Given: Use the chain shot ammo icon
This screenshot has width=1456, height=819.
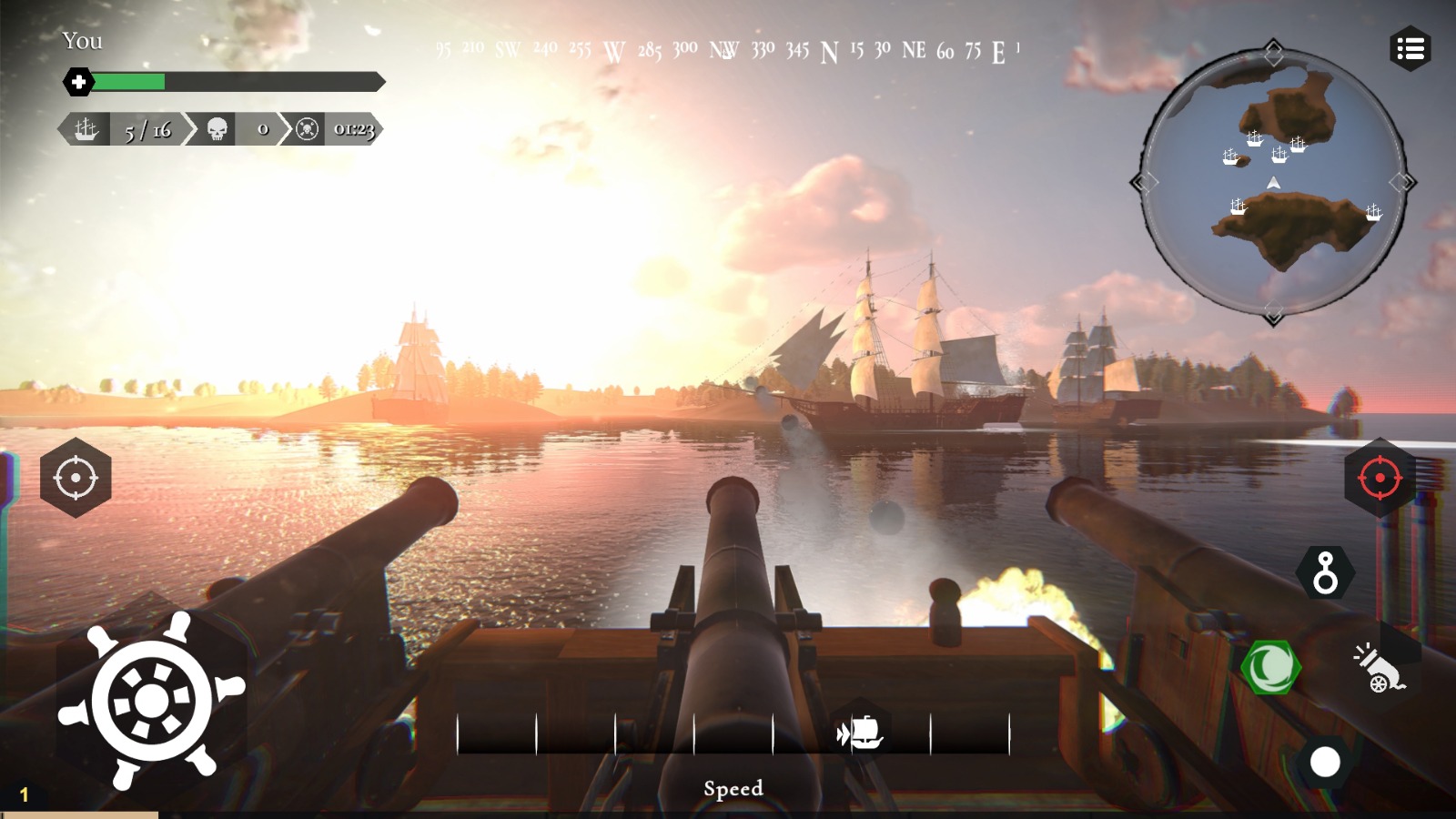Looking at the screenshot, I should 1326,572.
